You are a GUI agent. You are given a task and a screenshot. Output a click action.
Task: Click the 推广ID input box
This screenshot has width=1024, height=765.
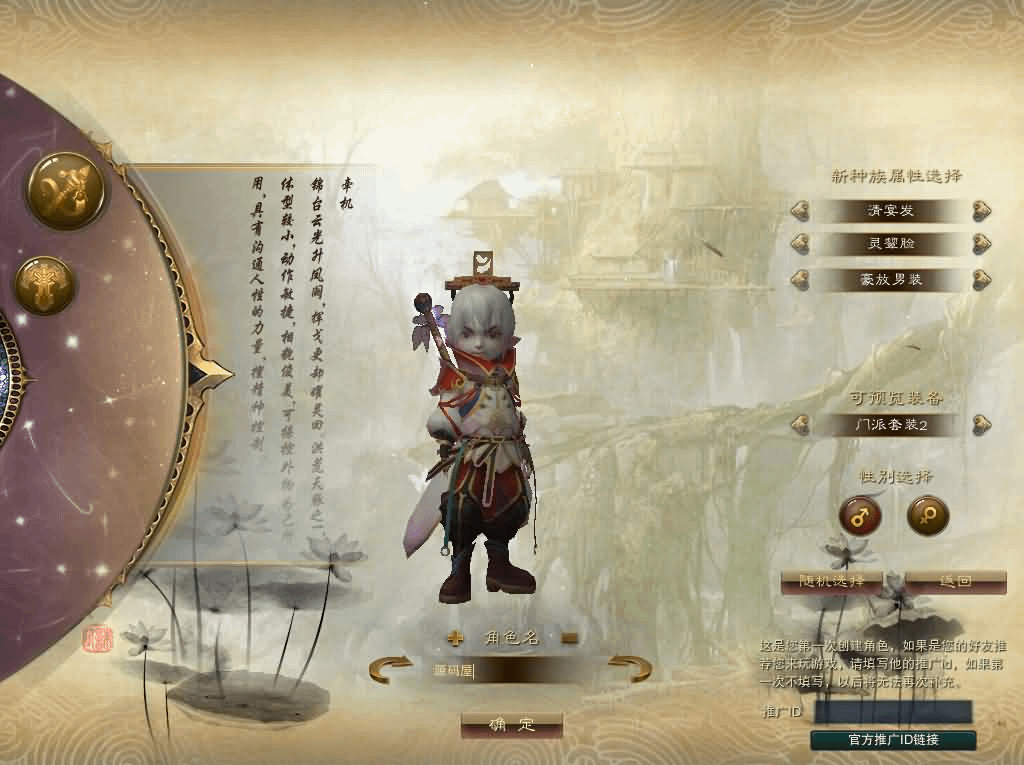pyautogui.click(x=893, y=712)
